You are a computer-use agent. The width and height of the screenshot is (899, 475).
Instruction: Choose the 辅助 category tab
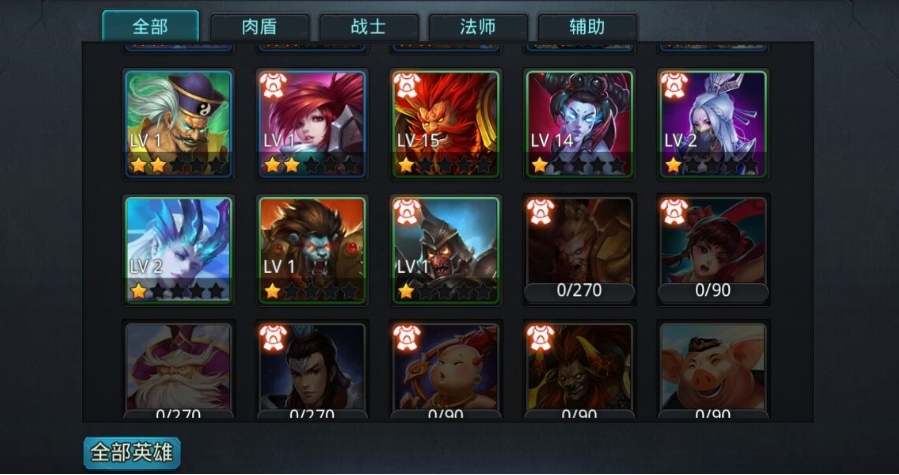[586, 27]
